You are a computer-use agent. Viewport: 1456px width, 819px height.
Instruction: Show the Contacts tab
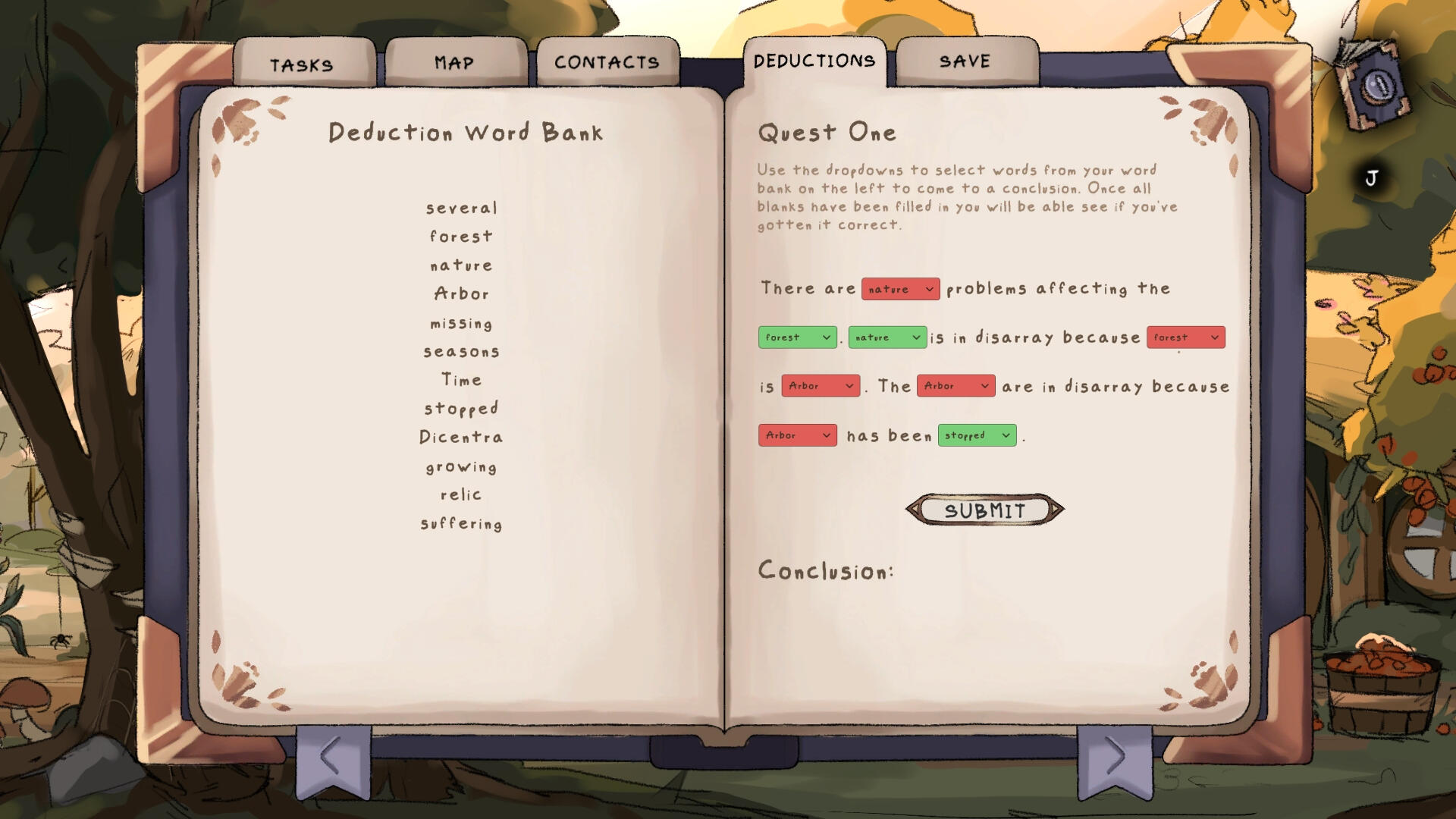[x=607, y=62]
